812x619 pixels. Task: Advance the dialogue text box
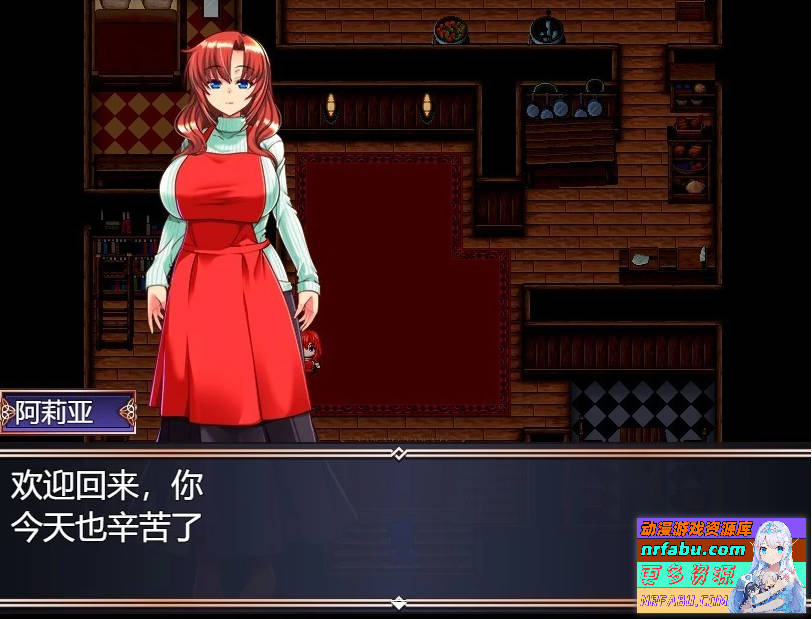(x=320, y=527)
